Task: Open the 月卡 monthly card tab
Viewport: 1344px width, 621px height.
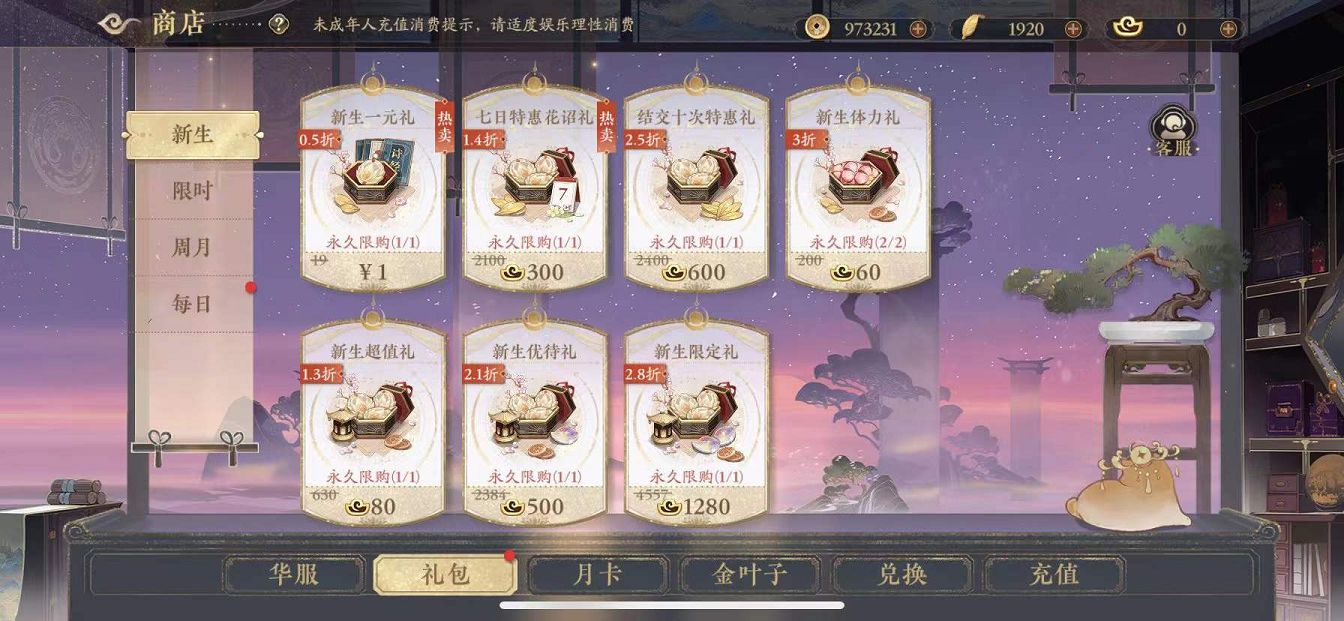Action: point(598,575)
